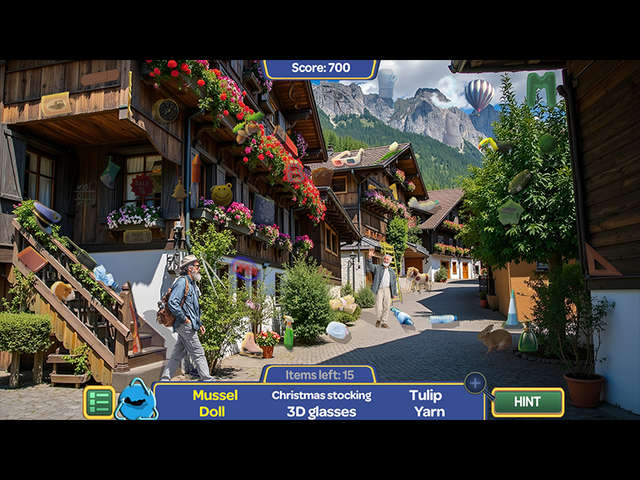Click the green HINT button
The image size is (640, 480).
coord(528,402)
